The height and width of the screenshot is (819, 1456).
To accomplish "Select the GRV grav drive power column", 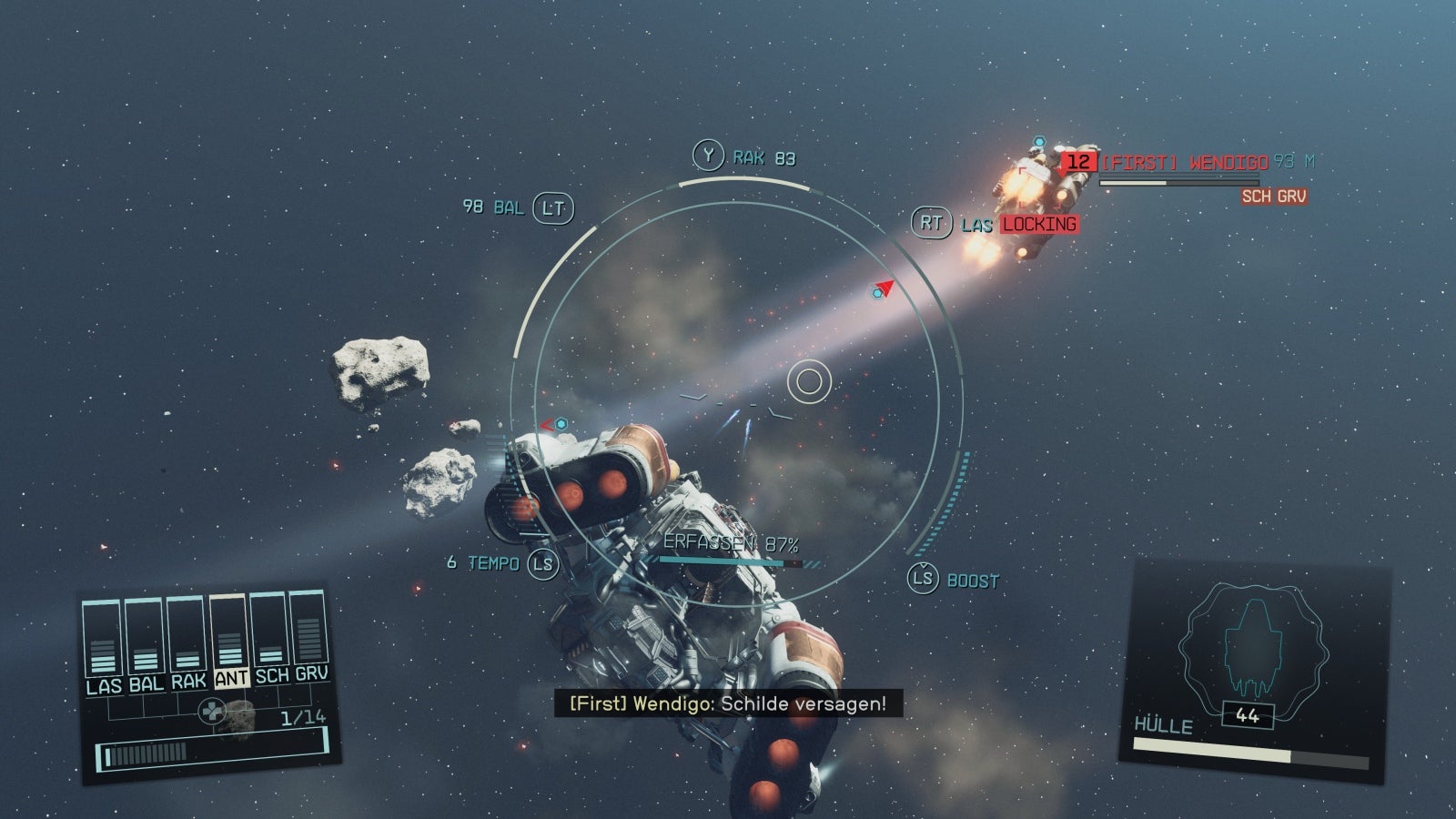I will pos(310,627).
